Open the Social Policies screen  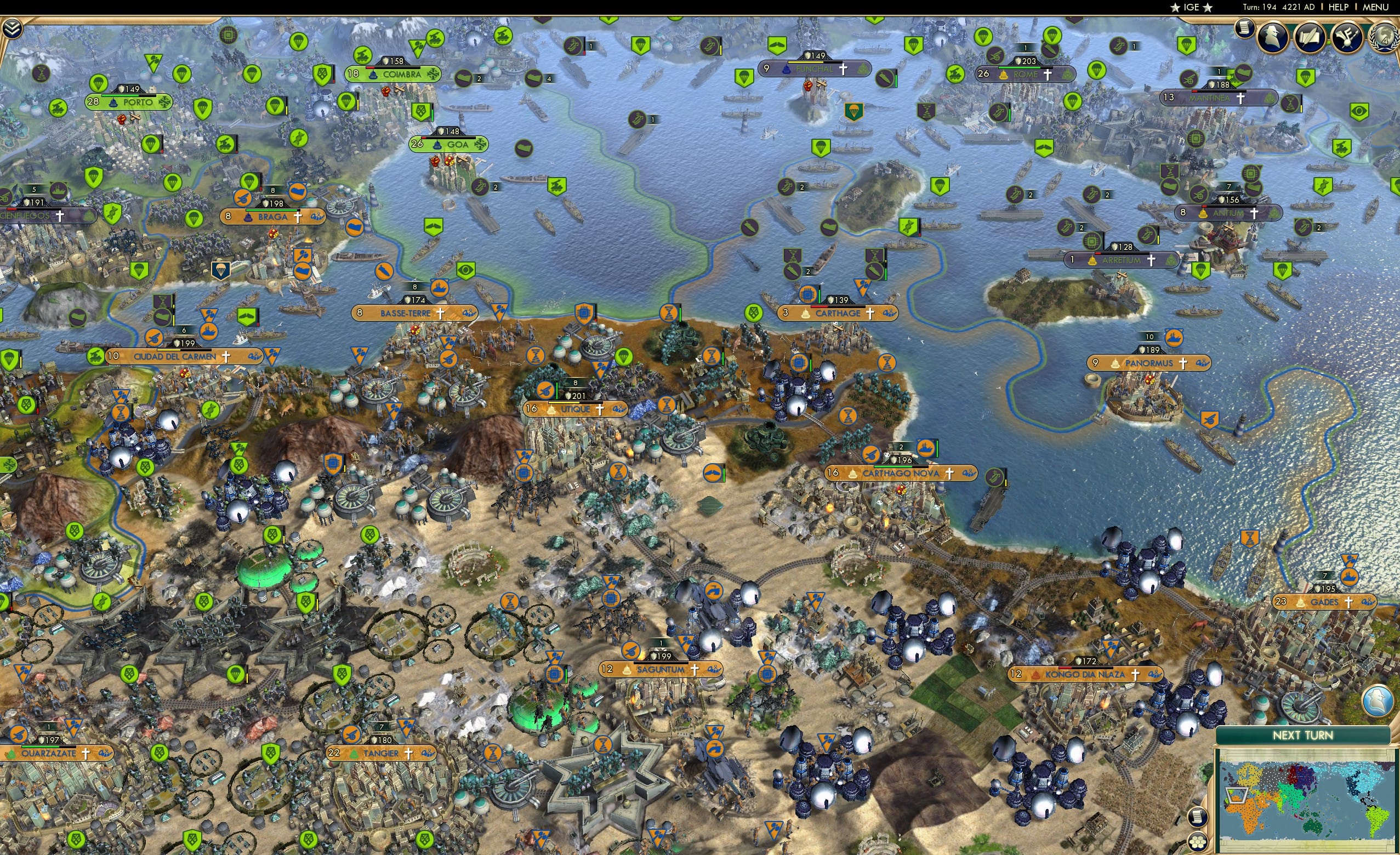1244,29
